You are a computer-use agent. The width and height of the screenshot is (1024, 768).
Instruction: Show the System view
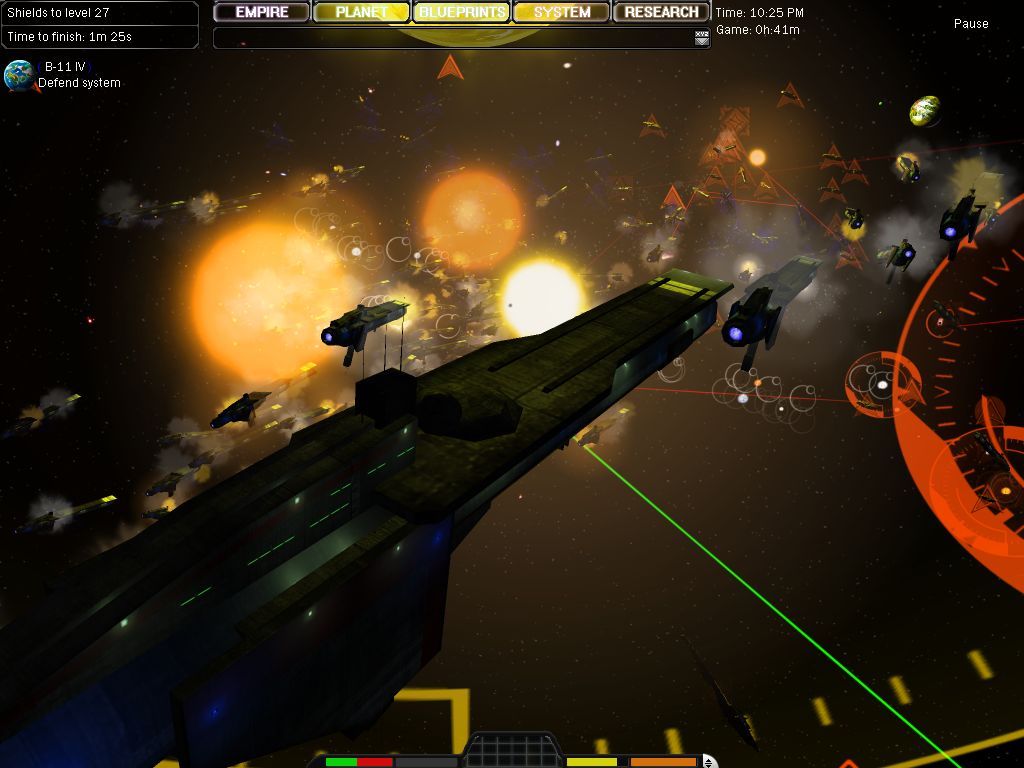pyautogui.click(x=562, y=12)
